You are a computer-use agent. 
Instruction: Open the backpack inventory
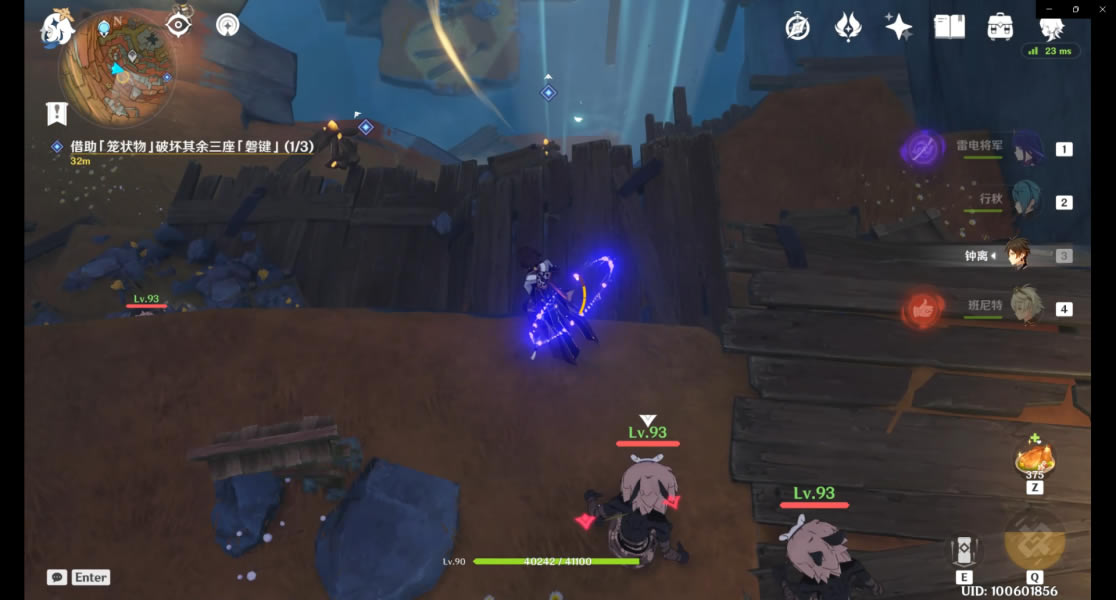[1000, 27]
